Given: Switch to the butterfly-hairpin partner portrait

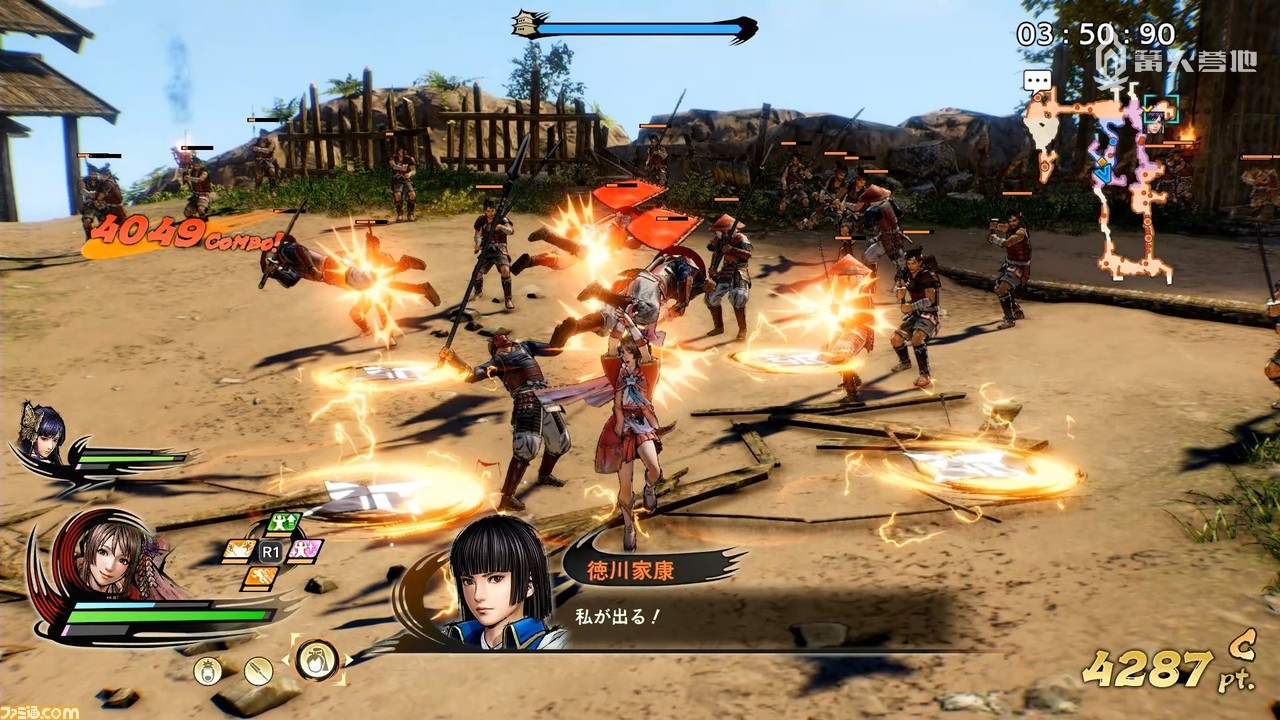Looking at the screenshot, I should coord(44,432).
